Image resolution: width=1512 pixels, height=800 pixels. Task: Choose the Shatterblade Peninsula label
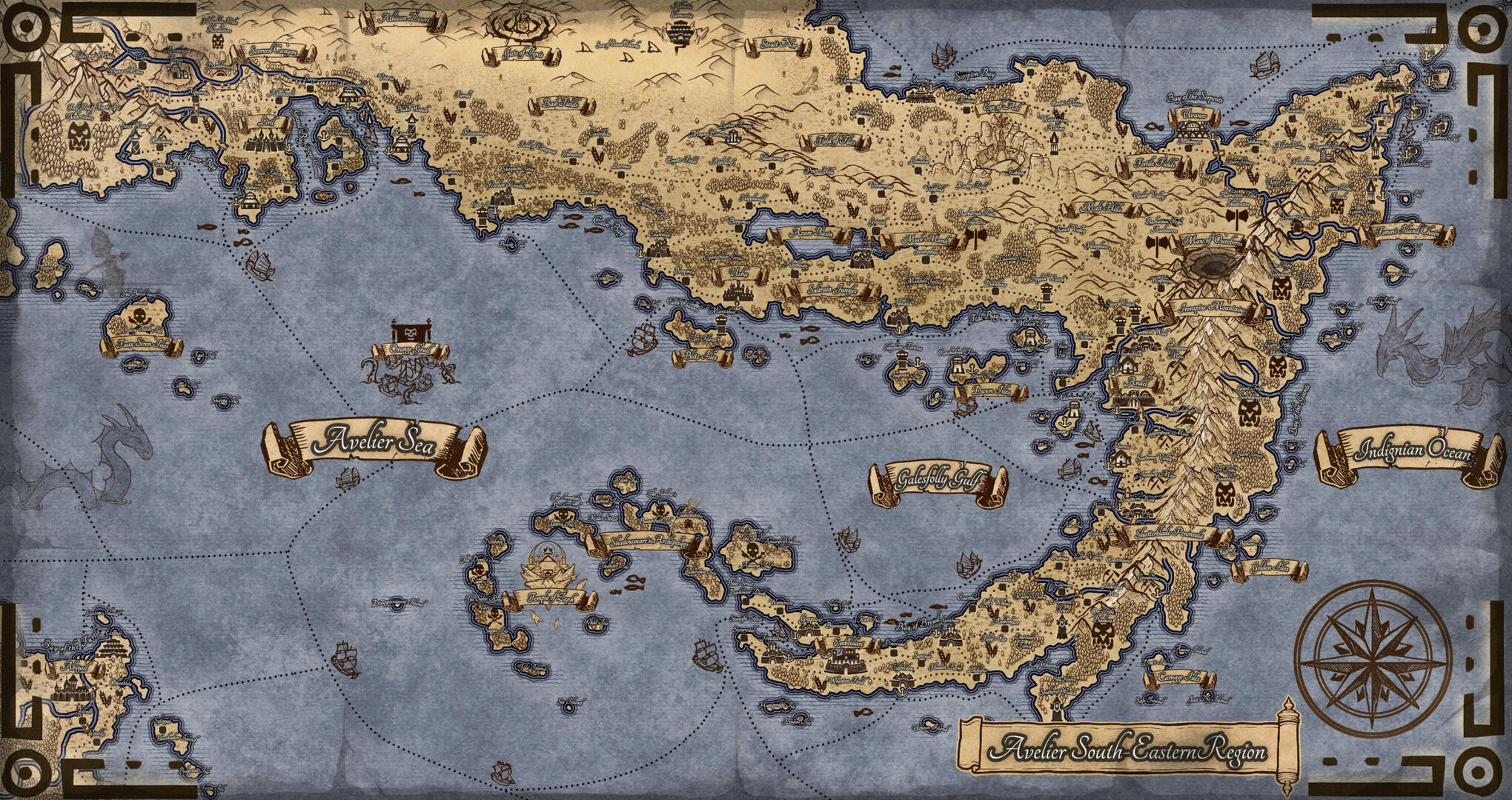click(1177, 533)
